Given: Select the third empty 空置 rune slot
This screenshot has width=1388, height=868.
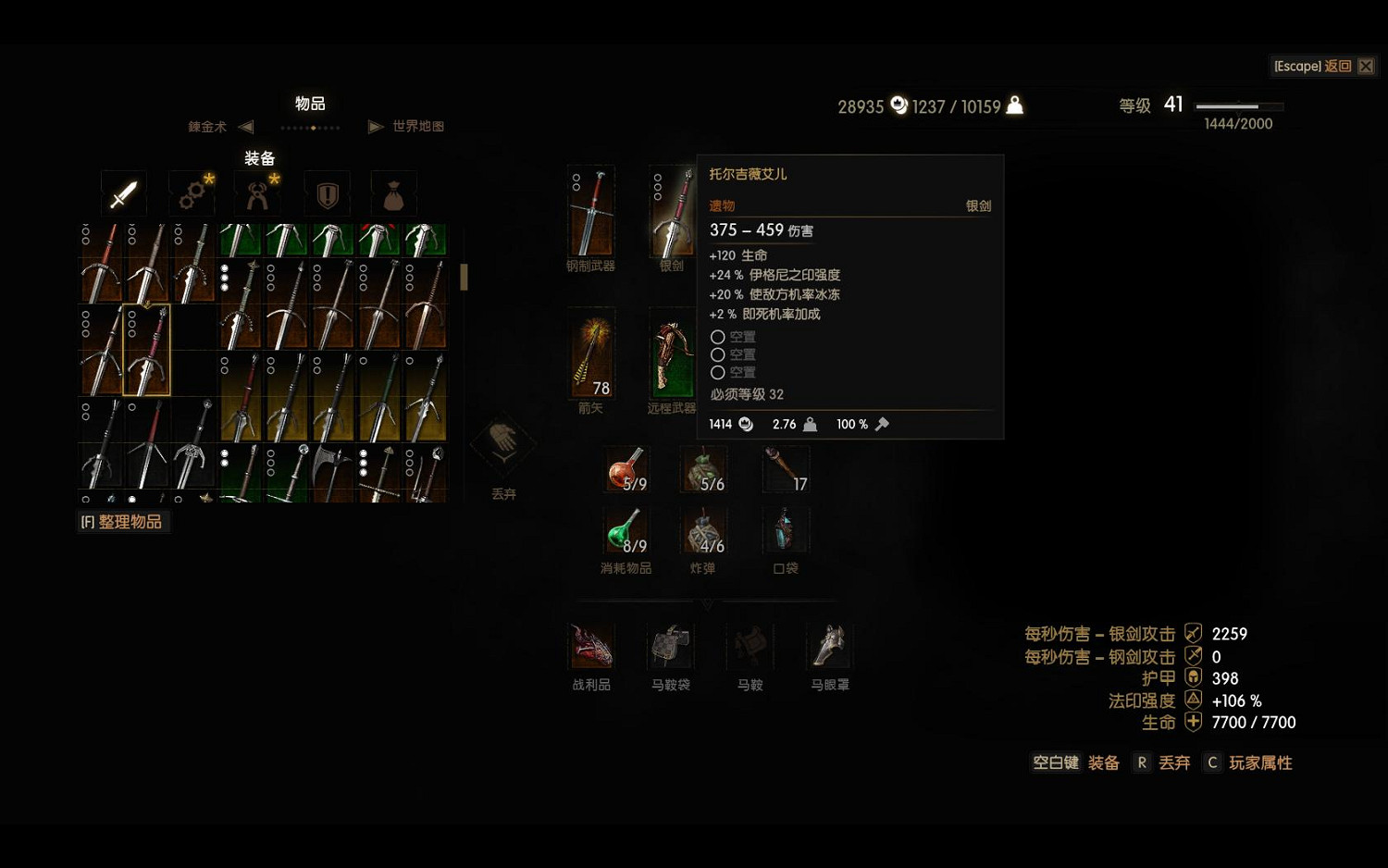Looking at the screenshot, I should [x=718, y=372].
